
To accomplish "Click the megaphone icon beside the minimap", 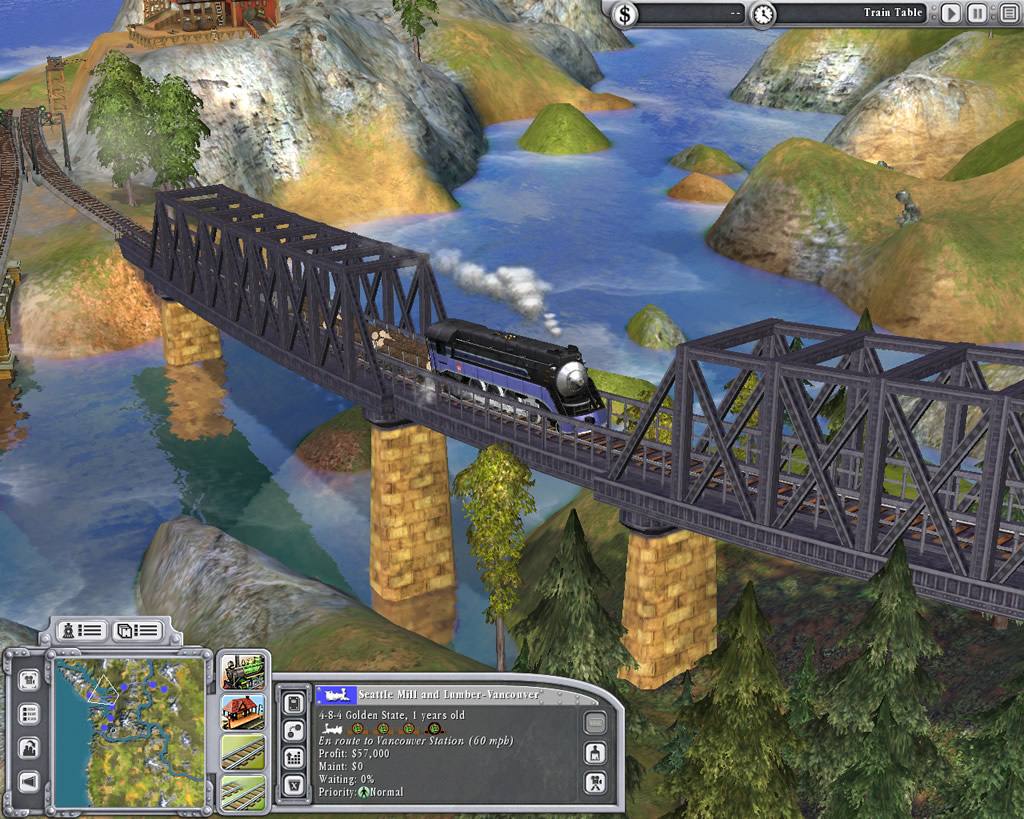I will (x=30, y=781).
